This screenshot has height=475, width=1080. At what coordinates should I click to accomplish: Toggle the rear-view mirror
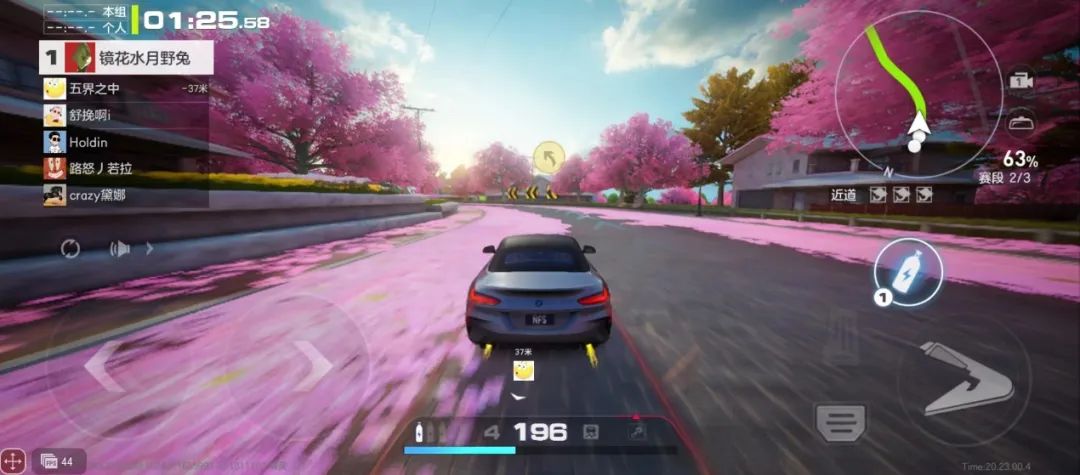tap(1021, 123)
